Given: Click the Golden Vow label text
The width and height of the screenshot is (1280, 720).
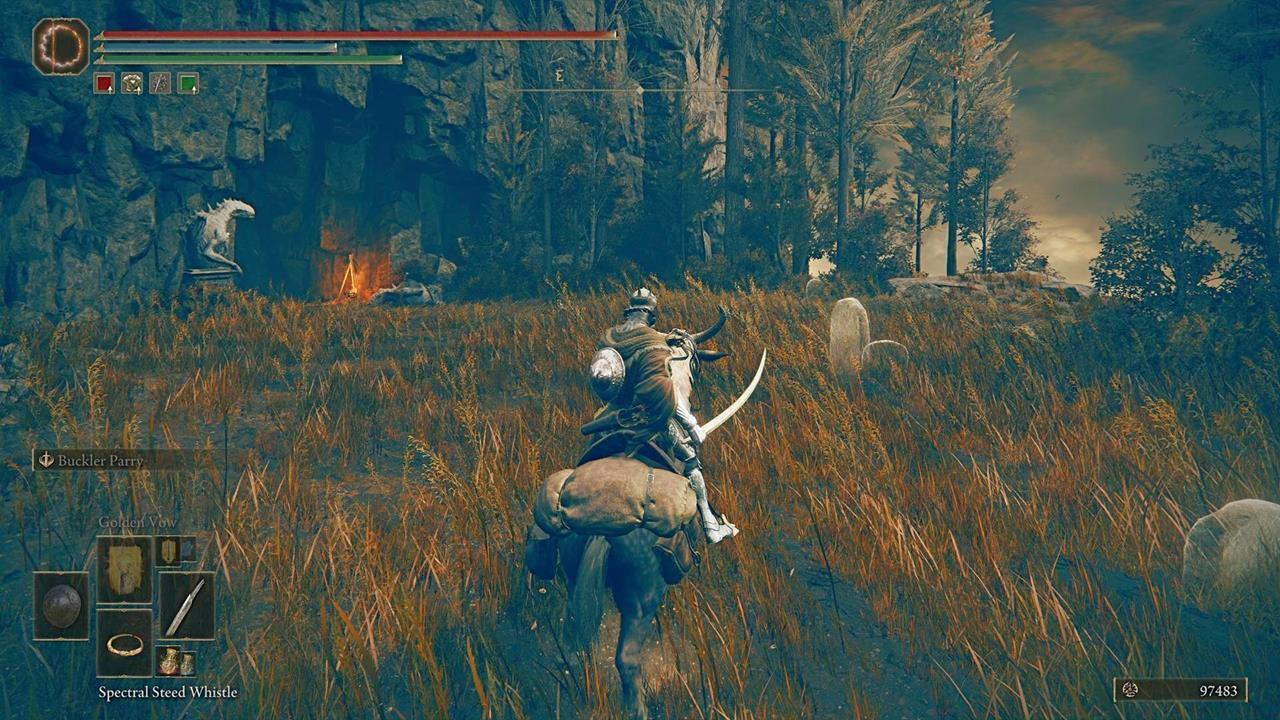Looking at the screenshot, I should coord(139,521).
